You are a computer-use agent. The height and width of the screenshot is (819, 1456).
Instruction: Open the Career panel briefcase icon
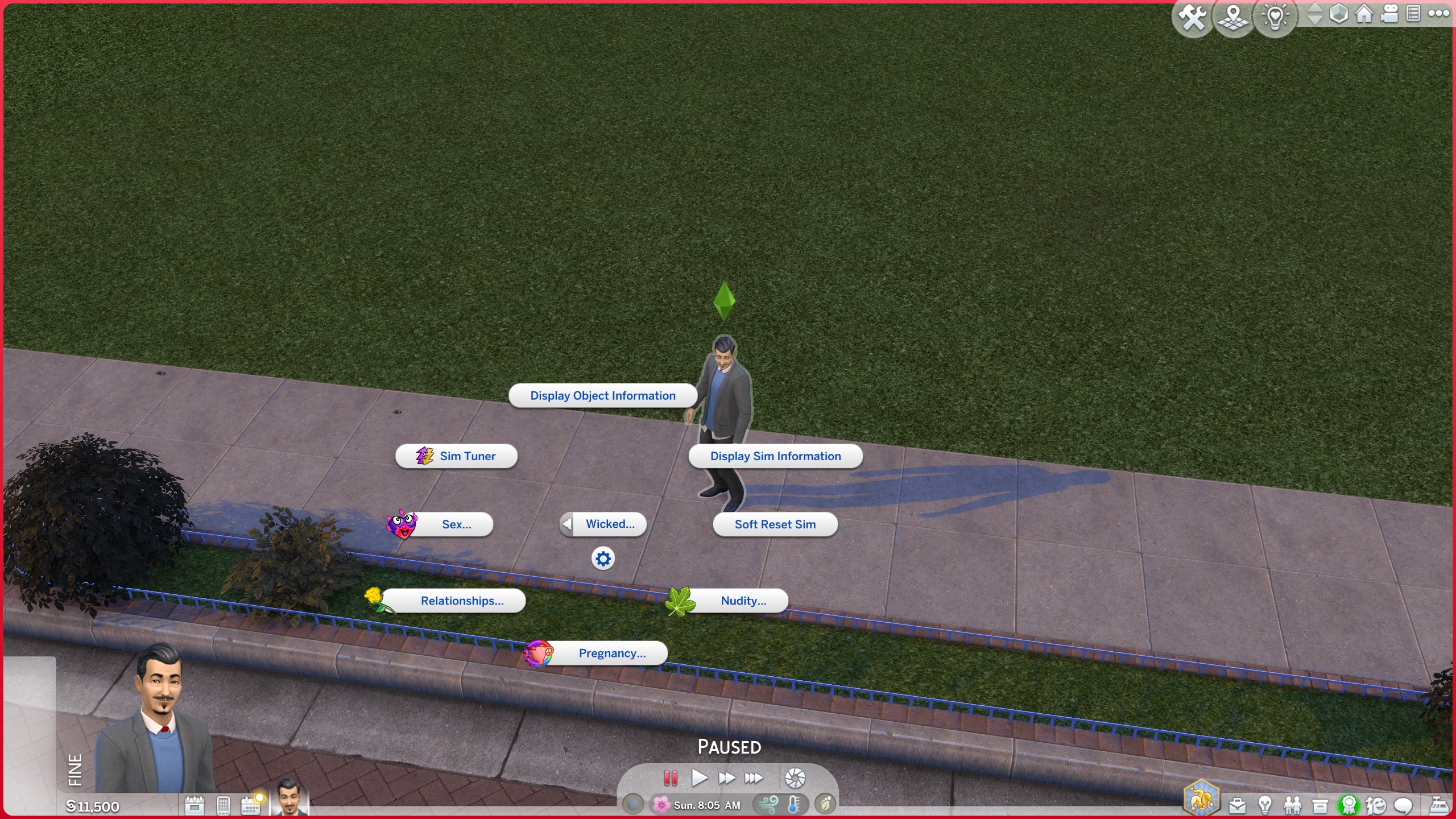click(x=1238, y=805)
